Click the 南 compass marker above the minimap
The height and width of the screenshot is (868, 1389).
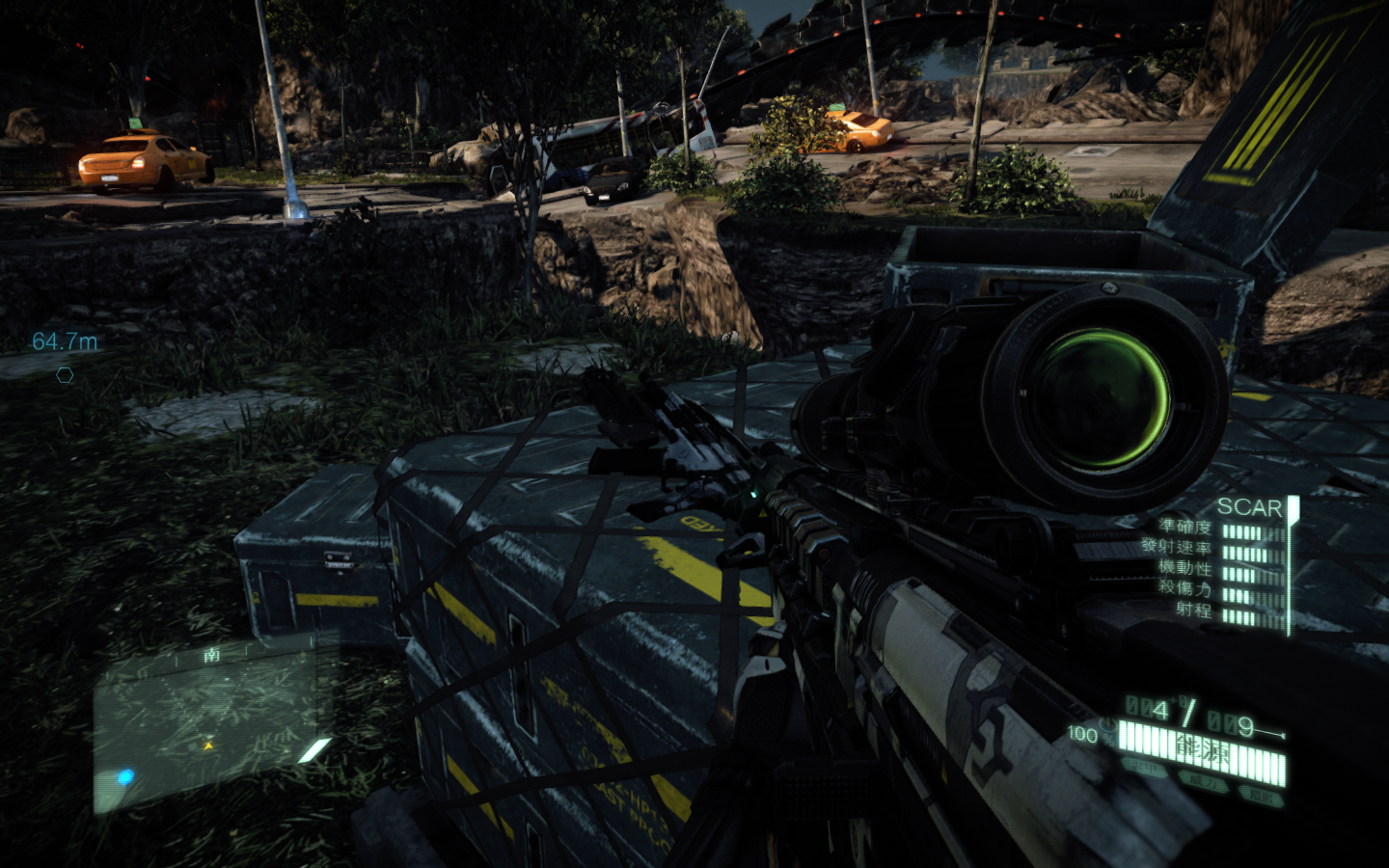pos(211,655)
